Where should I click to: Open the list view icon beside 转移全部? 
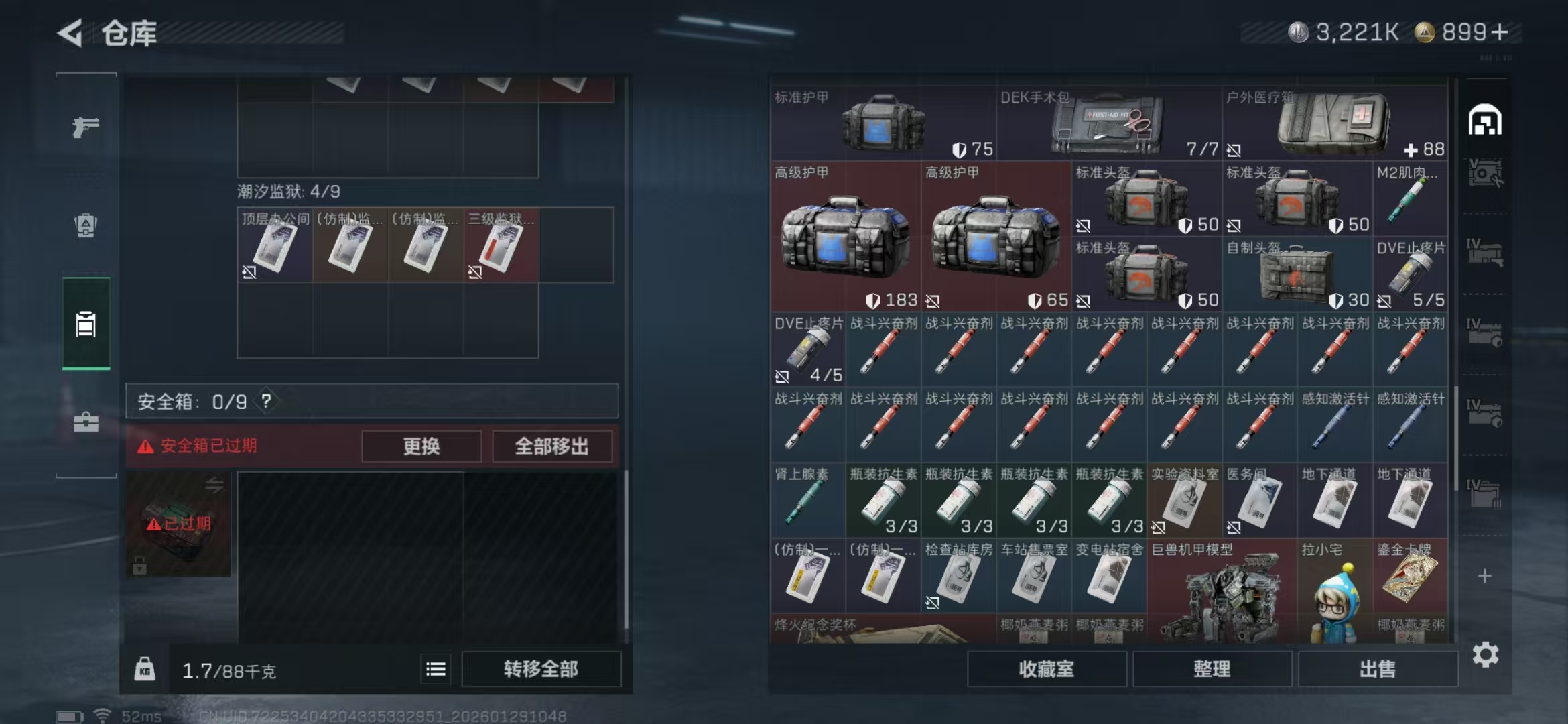click(436, 669)
